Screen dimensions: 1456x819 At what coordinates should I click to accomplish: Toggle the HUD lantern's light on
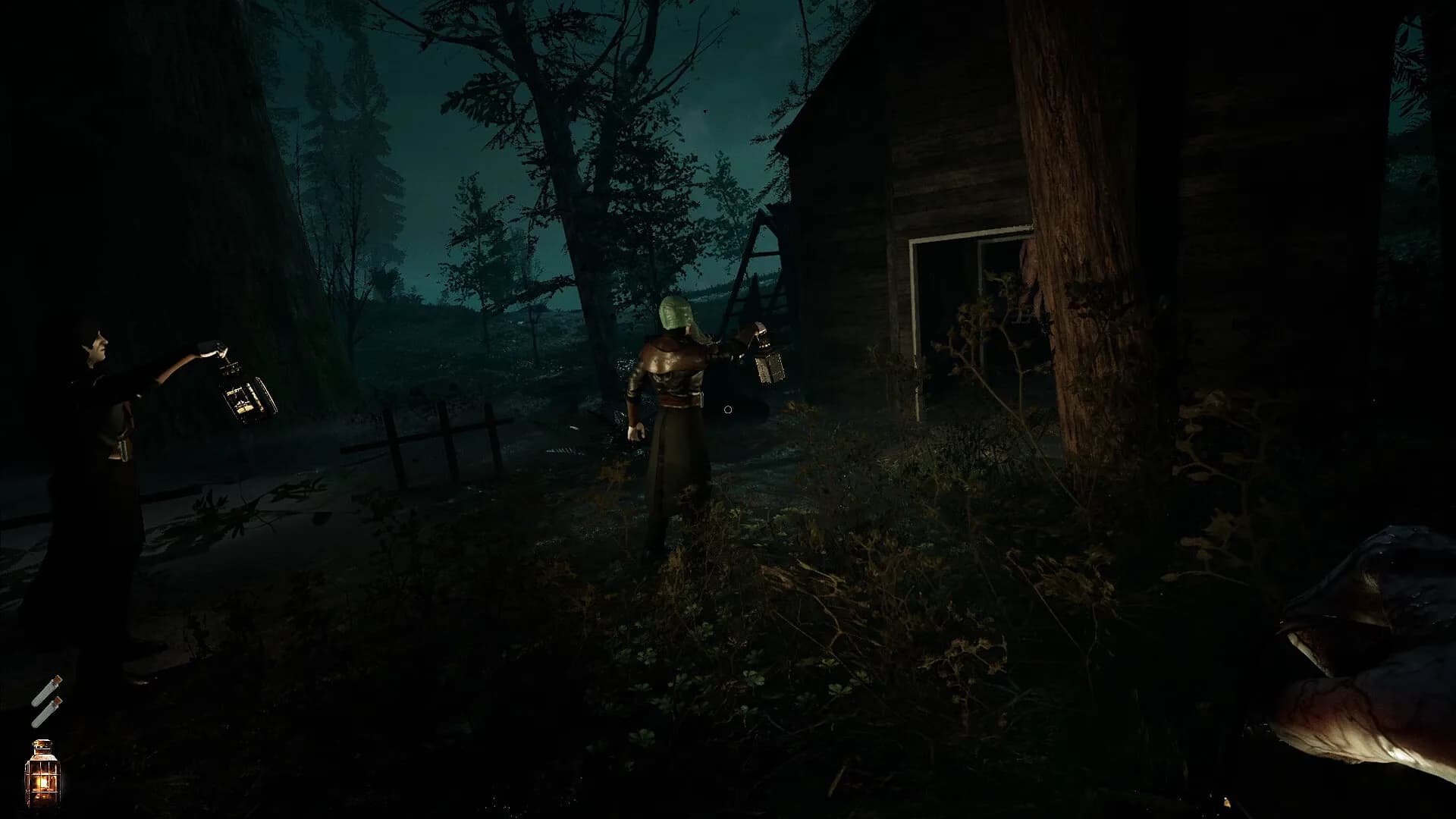42,781
